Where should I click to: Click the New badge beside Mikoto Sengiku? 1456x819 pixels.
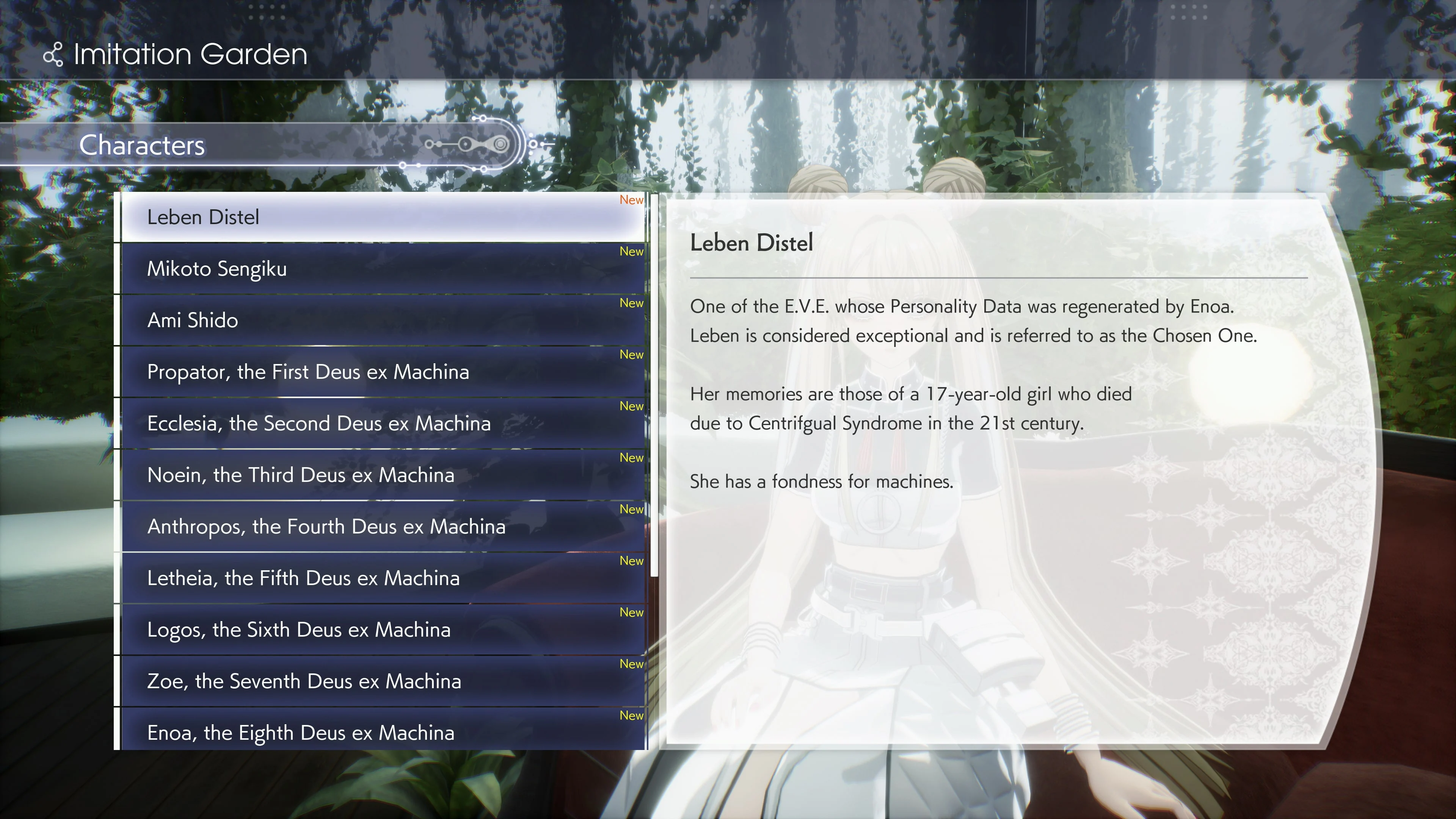pos(631,251)
